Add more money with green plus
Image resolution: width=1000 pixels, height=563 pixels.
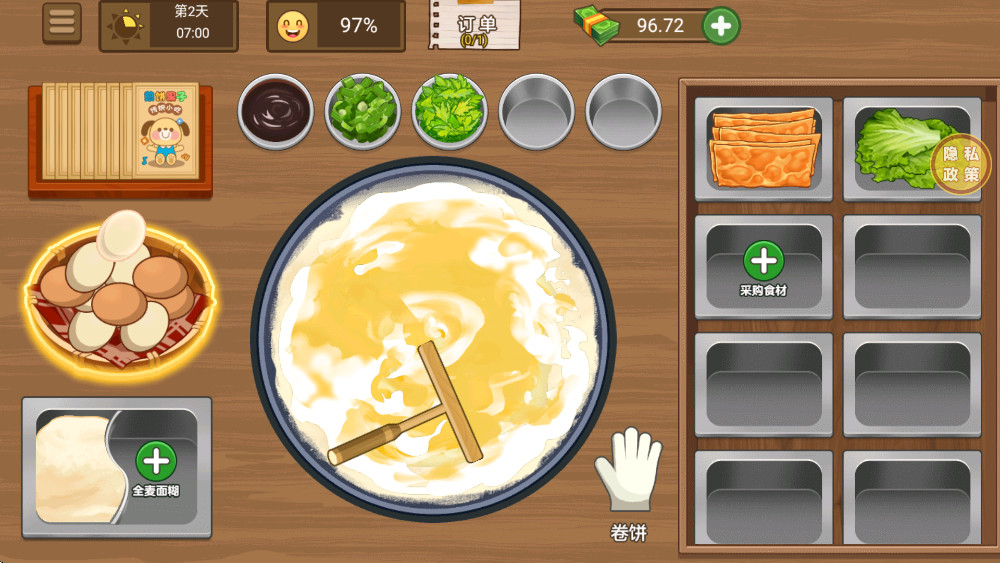(x=721, y=25)
